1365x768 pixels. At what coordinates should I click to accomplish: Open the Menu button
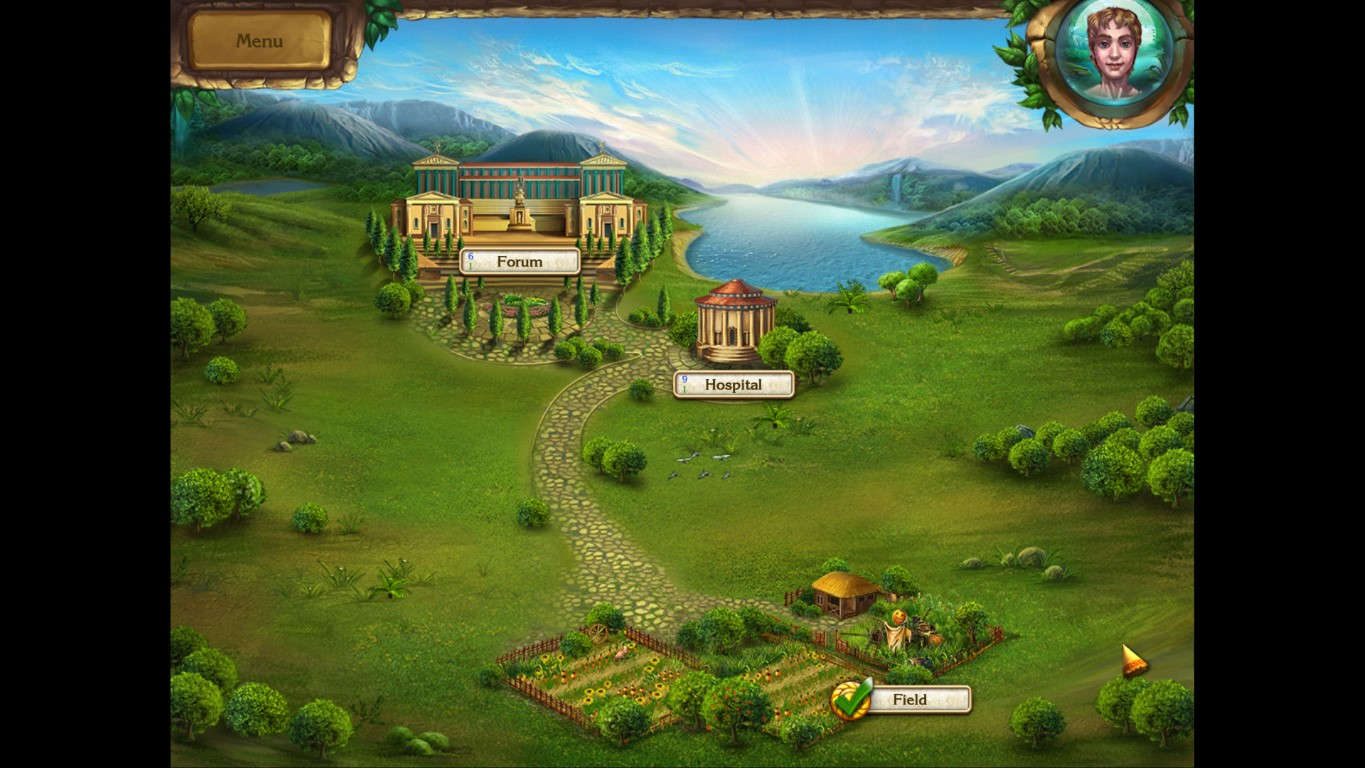258,41
